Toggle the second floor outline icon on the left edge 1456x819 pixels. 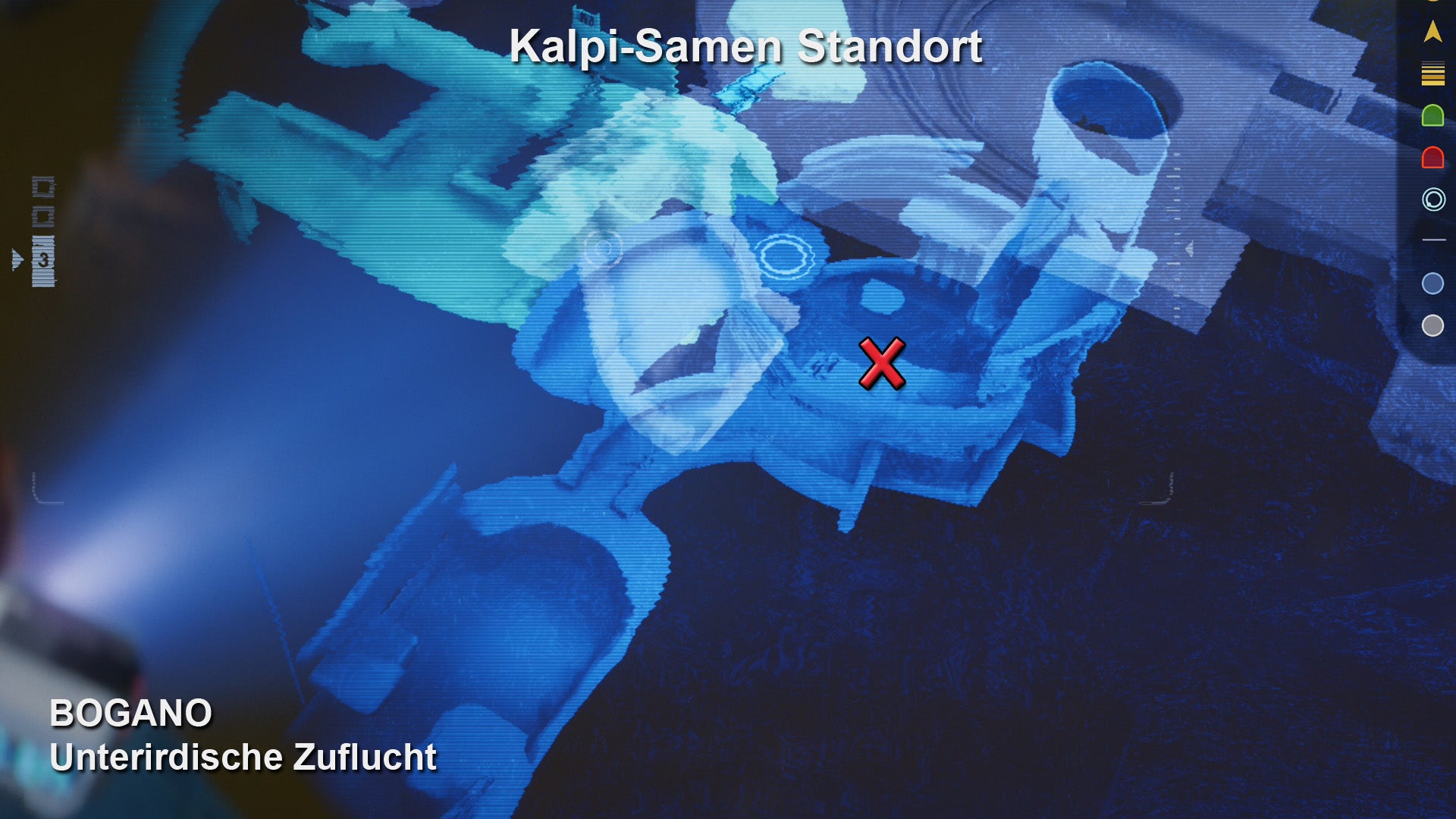point(43,216)
